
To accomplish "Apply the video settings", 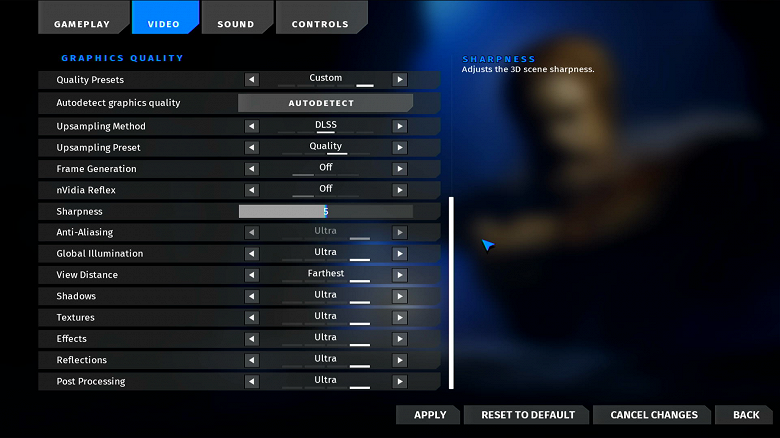I will click(x=429, y=415).
